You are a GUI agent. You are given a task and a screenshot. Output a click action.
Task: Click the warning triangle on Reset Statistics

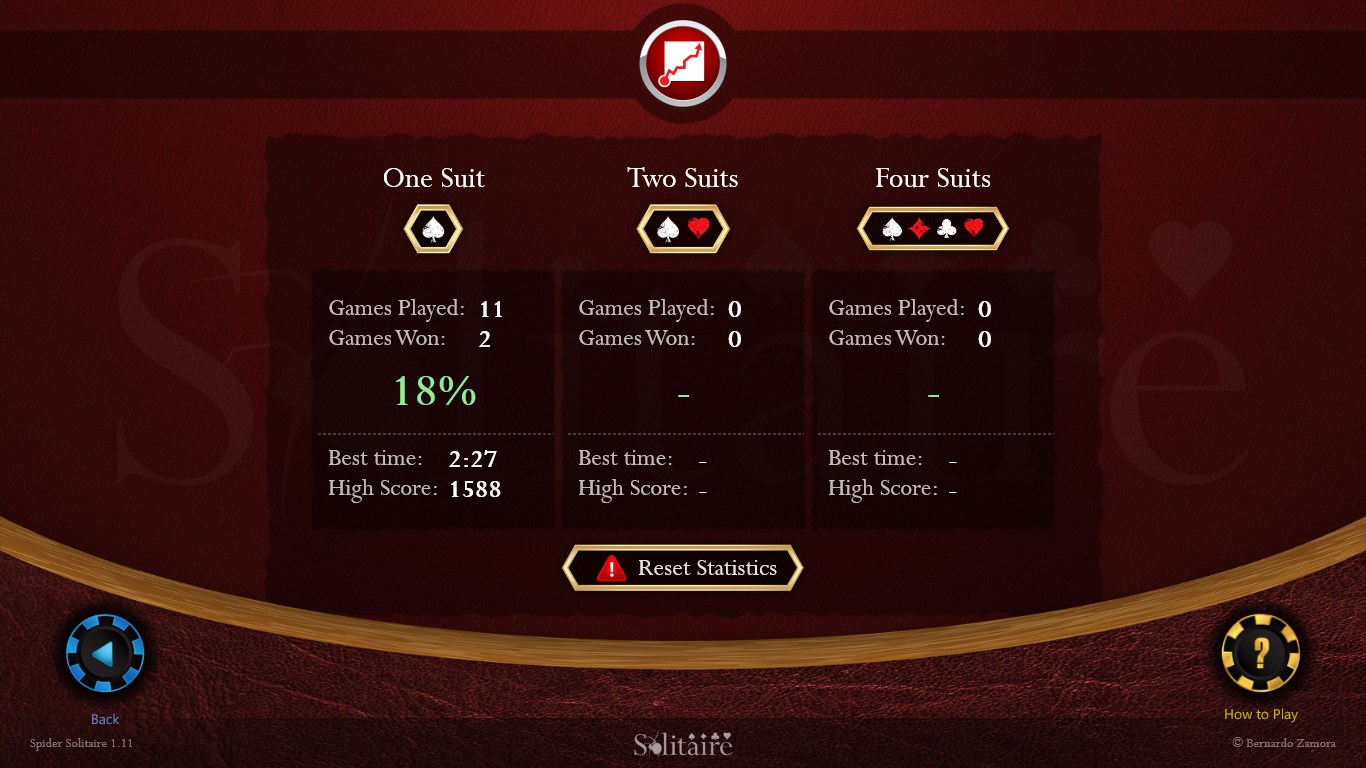coord(612,568)
